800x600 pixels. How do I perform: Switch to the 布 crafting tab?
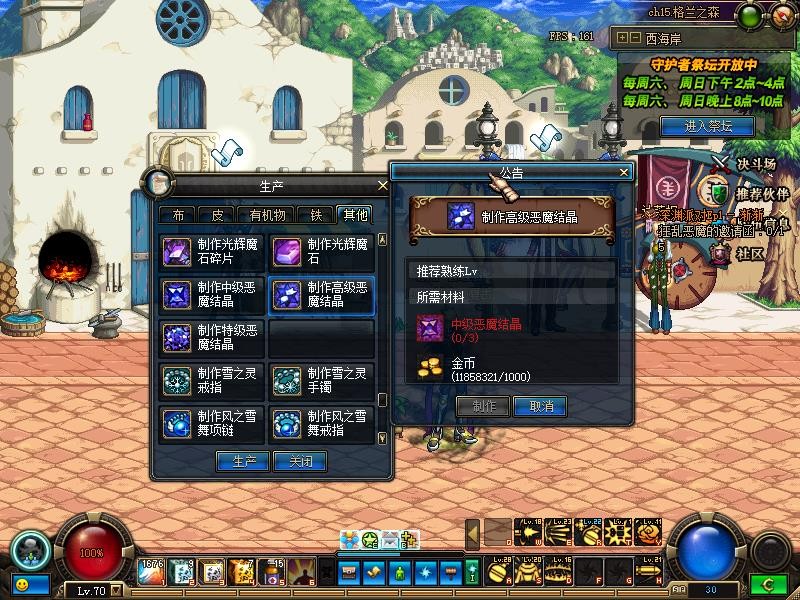click(178, 214)
